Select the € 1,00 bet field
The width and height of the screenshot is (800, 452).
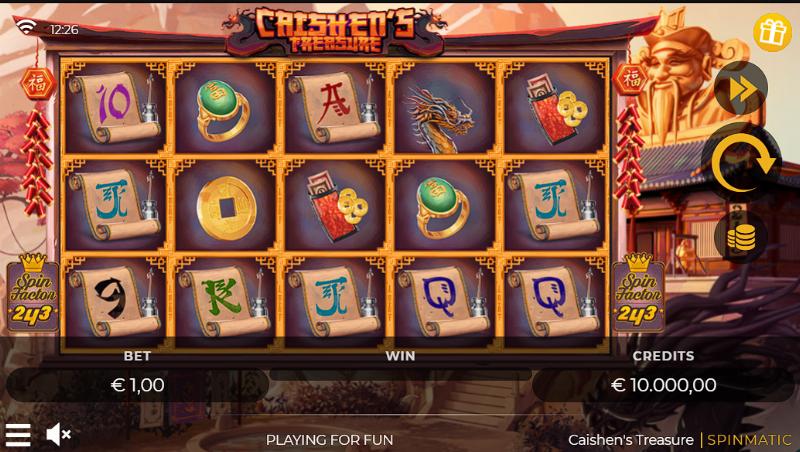click(136, 384)
